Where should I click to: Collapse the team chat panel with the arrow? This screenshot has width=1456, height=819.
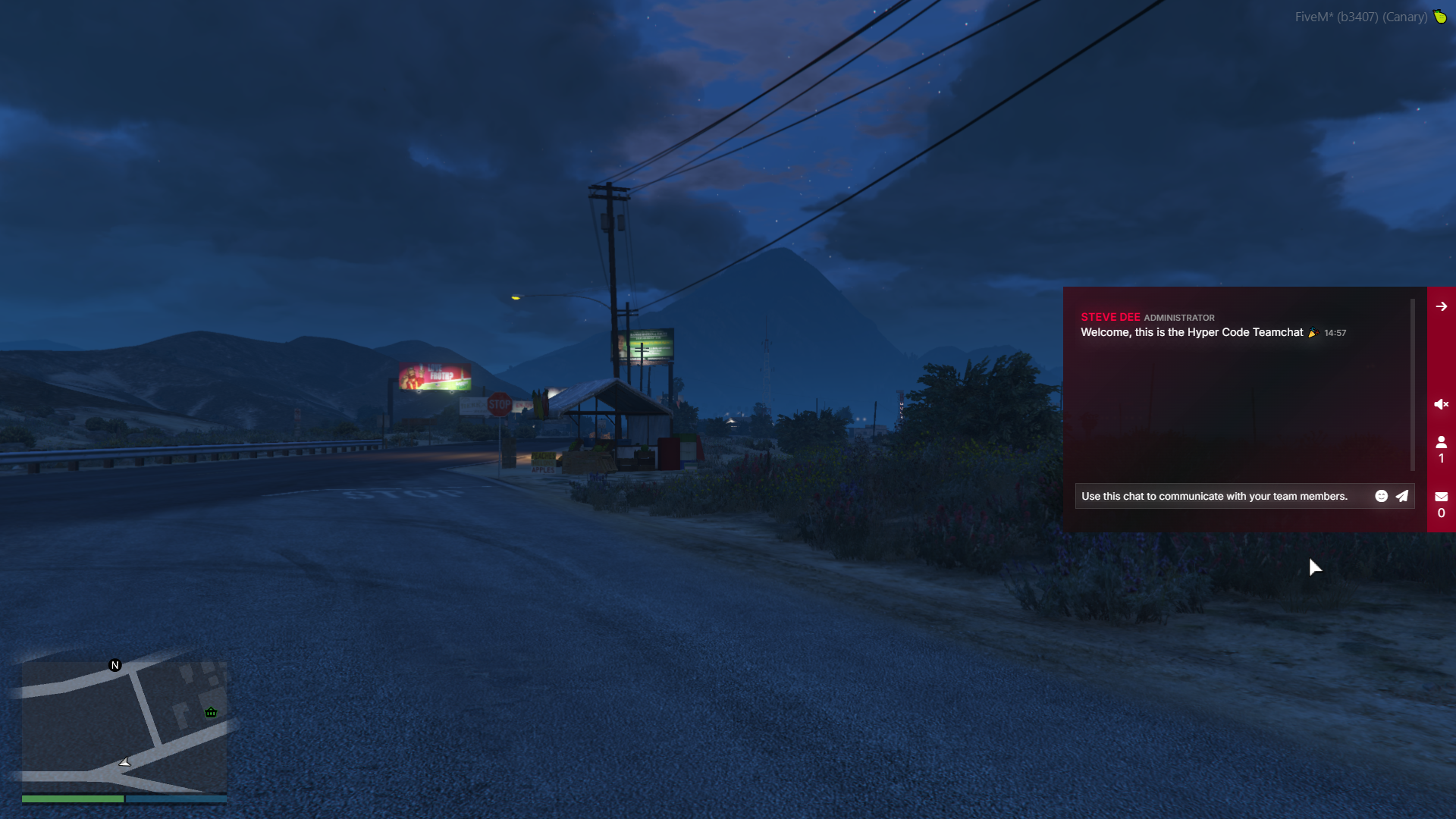(x=1441, y=306)
